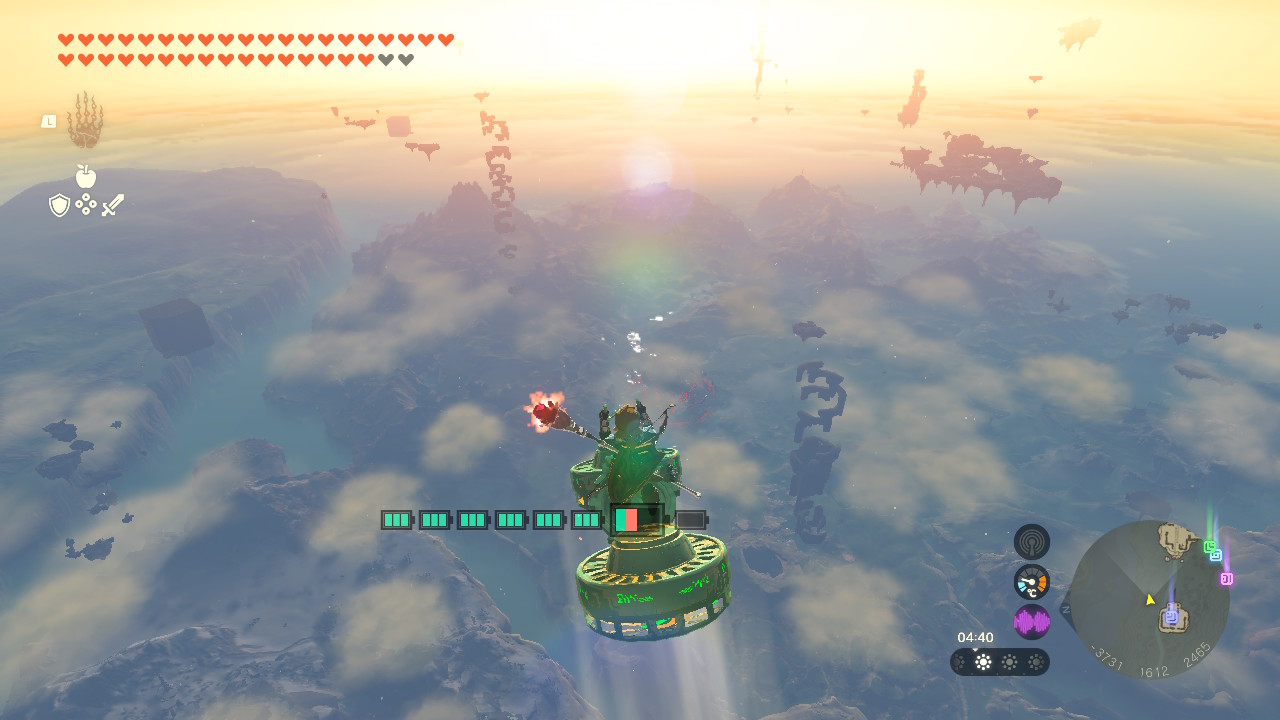1280x720 pixels.
Task: Select the Ultrahand ability hand icon
Action: point(85,121)
